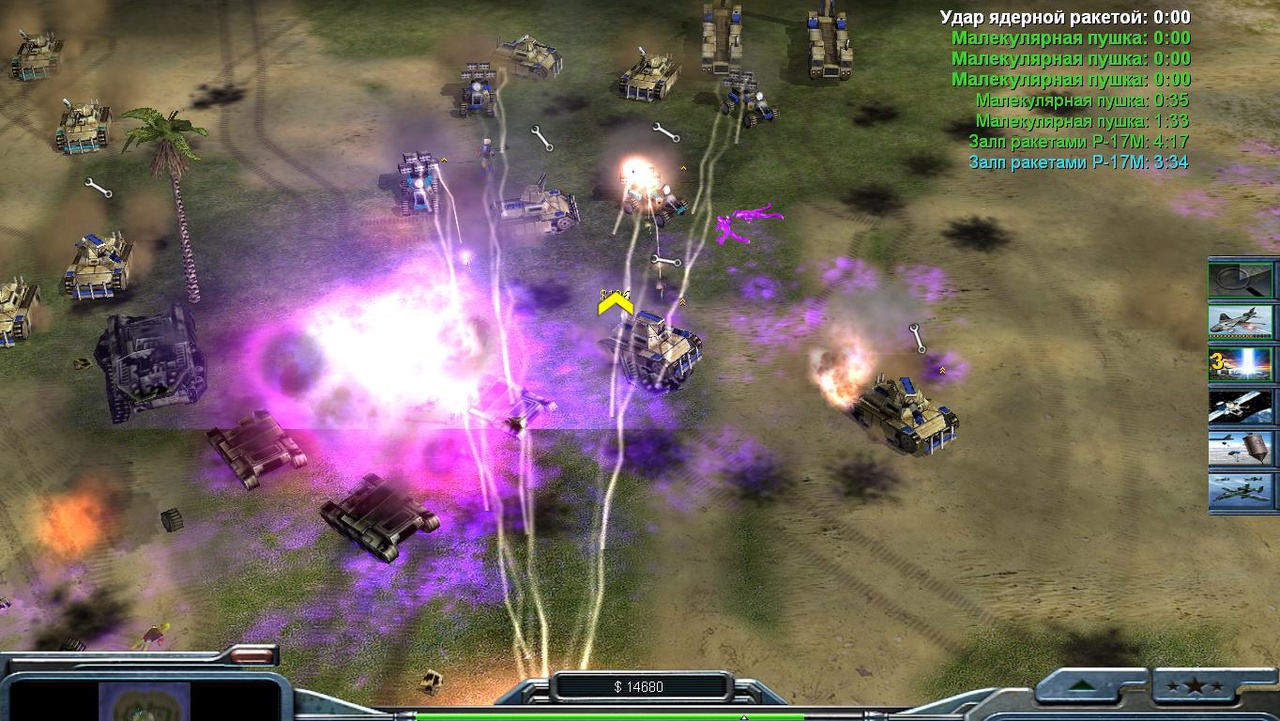Activate the bomber squadron power icon
This screenshot has width=1280, height=721.
pyautogui.click(x=1241, y=491)
